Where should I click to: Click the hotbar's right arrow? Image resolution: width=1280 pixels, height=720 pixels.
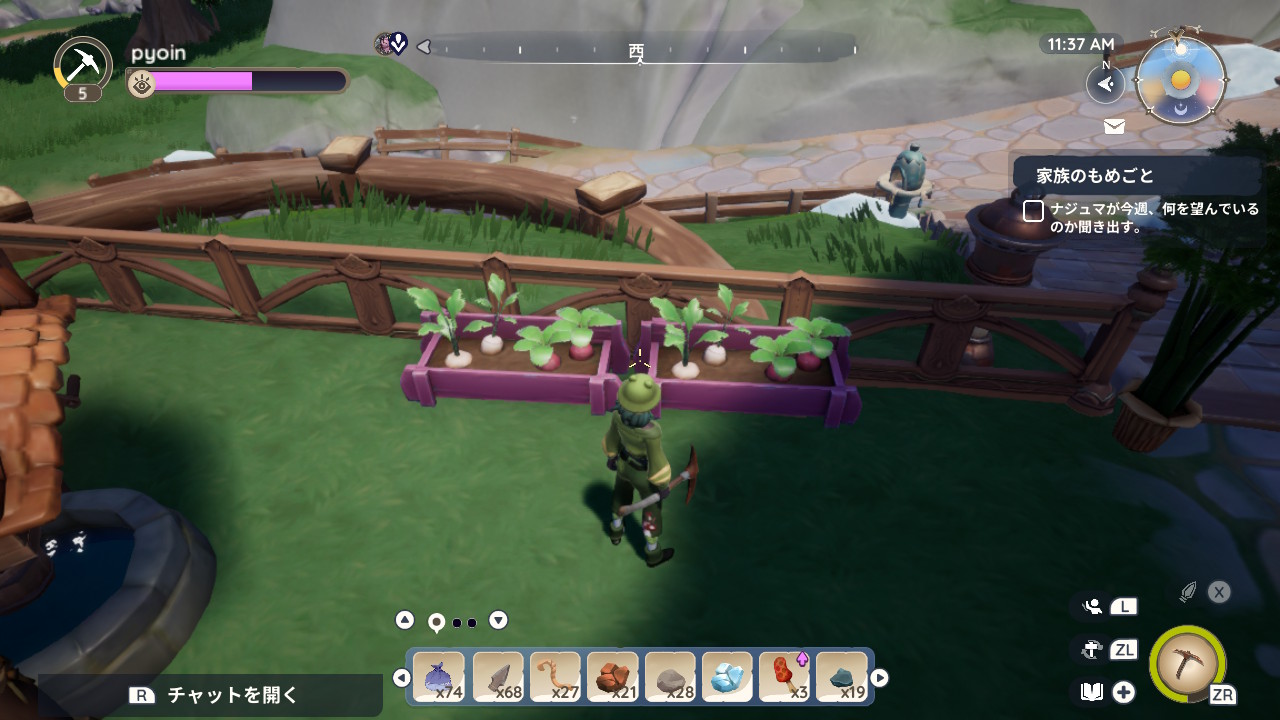point(879,678)
